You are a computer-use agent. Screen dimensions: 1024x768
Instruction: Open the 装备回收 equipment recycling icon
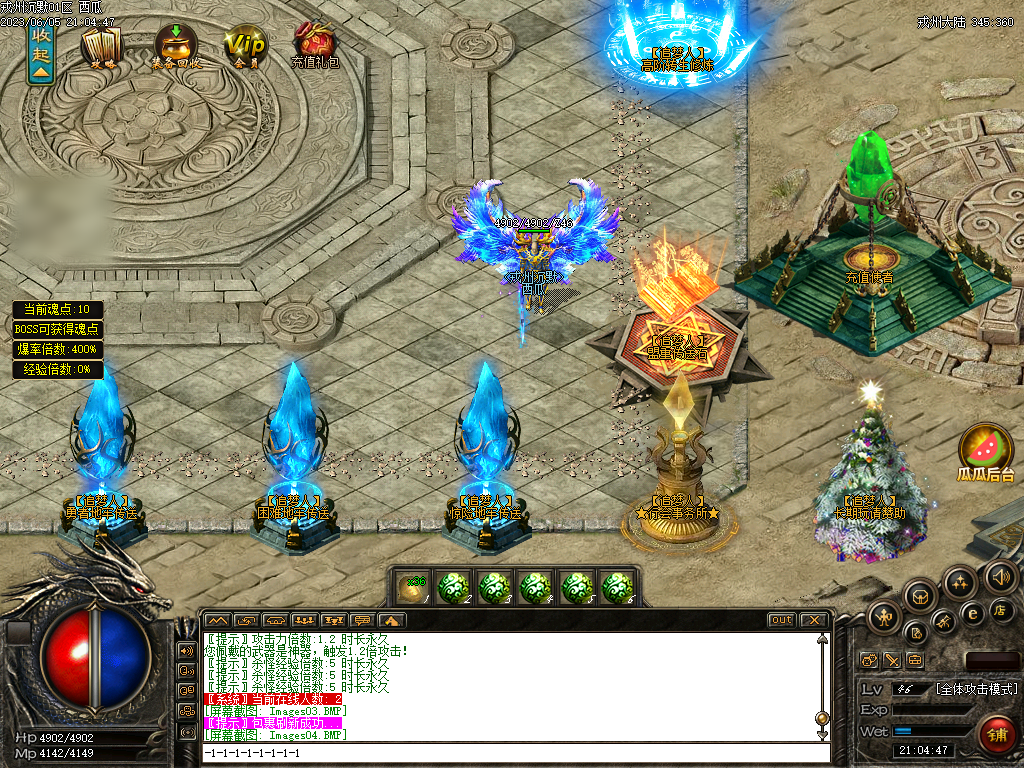[x=175, y=46]
